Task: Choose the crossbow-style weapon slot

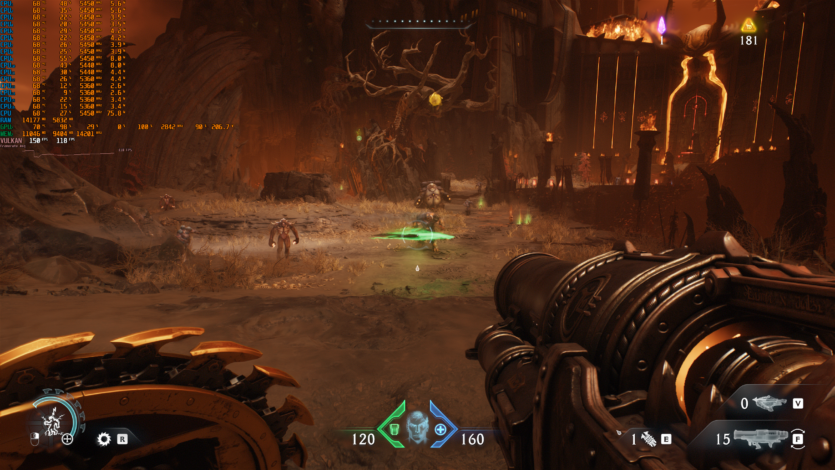Action: (768, 403)
